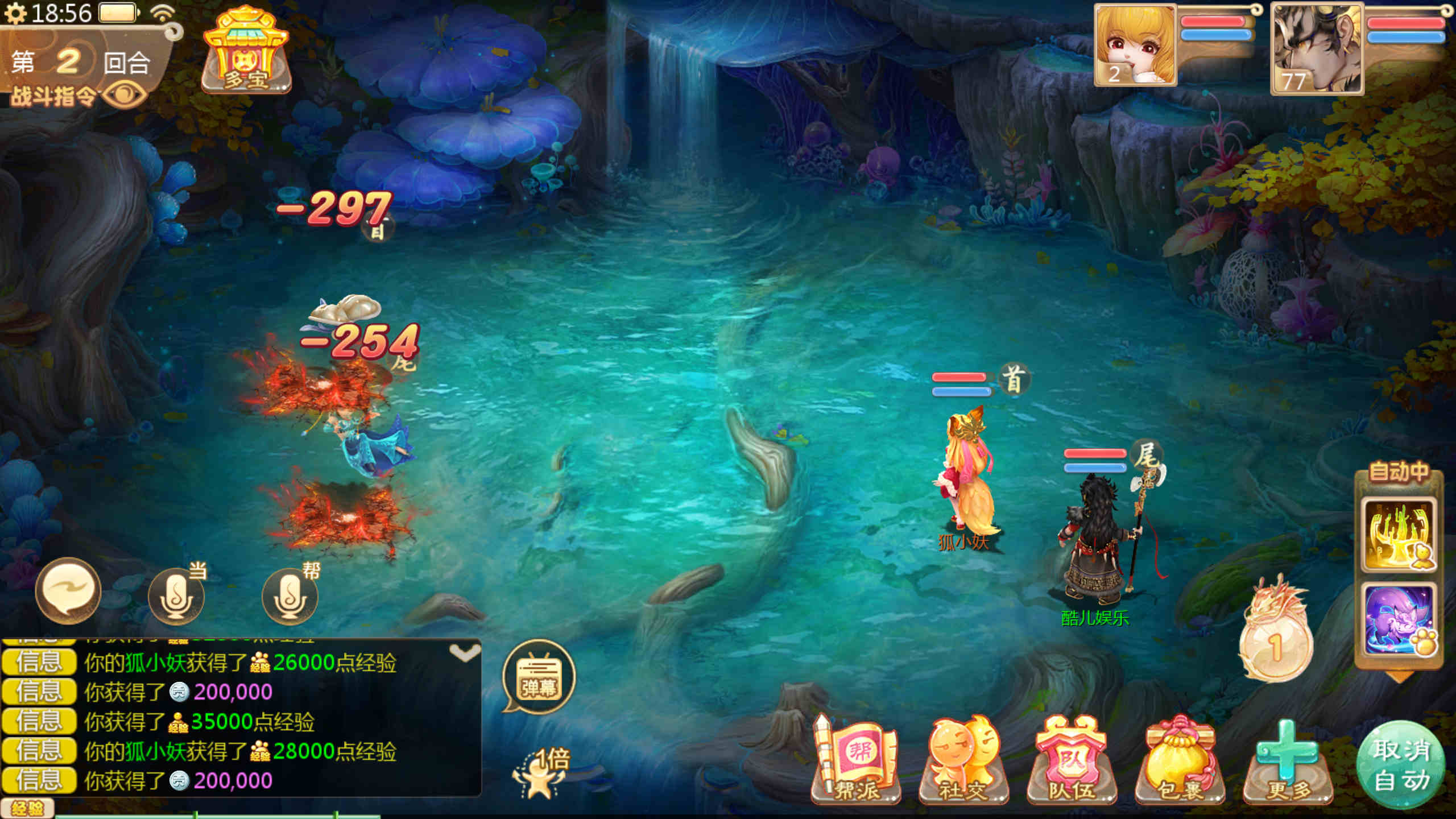The width and height of the screenshot is (1456, 819).
Task: Toggle the 战斗指令 eye icon
Action: coord(124,94)
